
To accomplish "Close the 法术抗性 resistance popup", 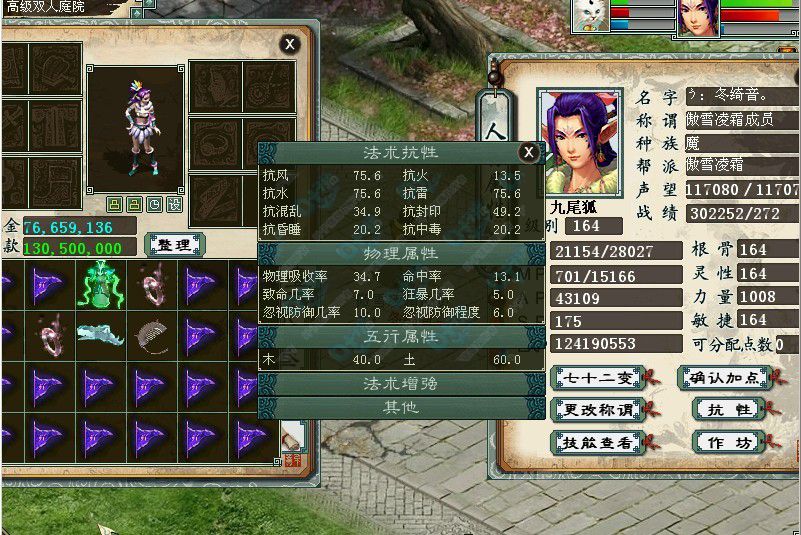I will (529, 152).
